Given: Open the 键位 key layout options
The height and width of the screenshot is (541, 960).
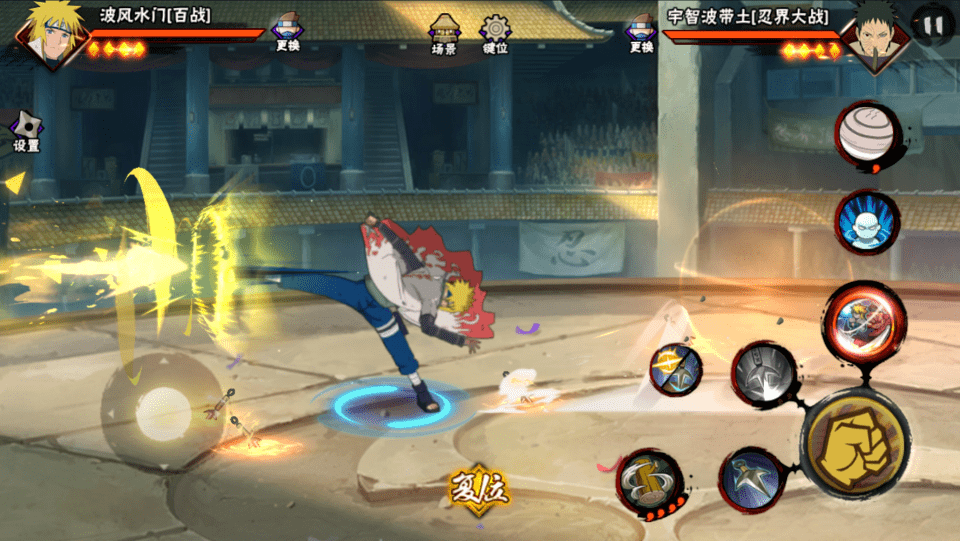Looking at the screenshot, I should (x=495, y=34).
